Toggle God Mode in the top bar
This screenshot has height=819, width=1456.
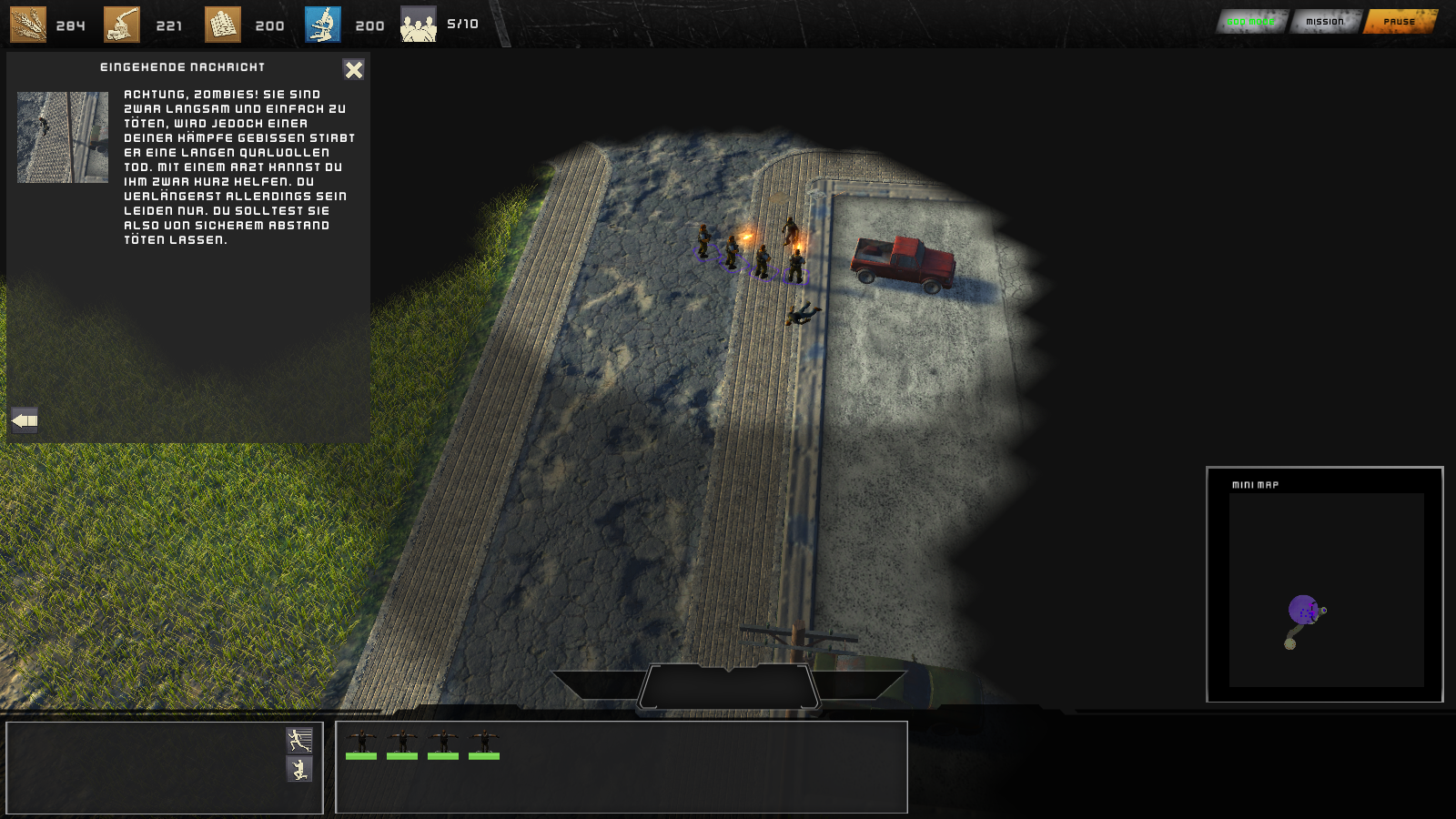pos(1251,22)
